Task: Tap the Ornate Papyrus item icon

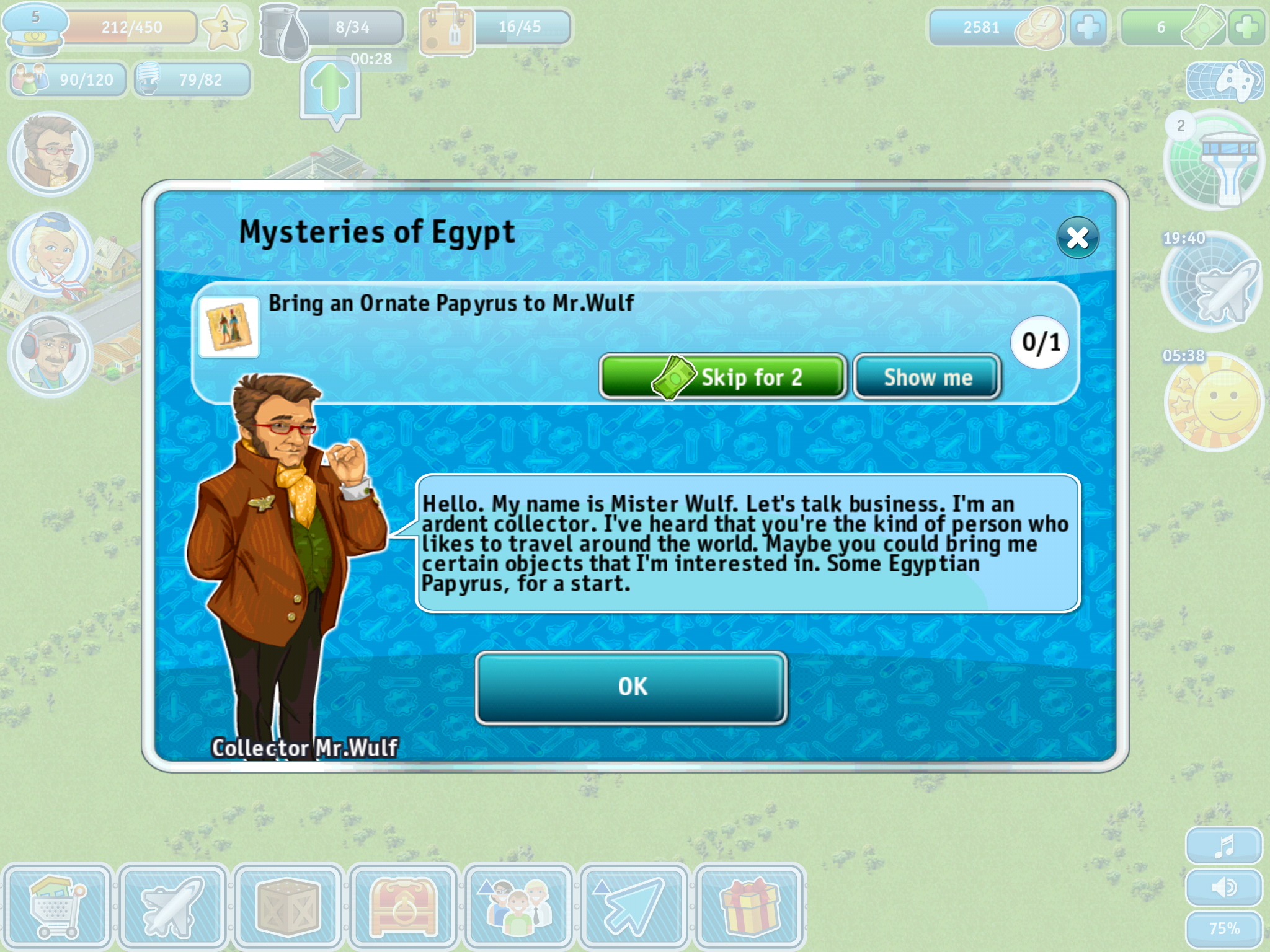Action: [229, 327]
